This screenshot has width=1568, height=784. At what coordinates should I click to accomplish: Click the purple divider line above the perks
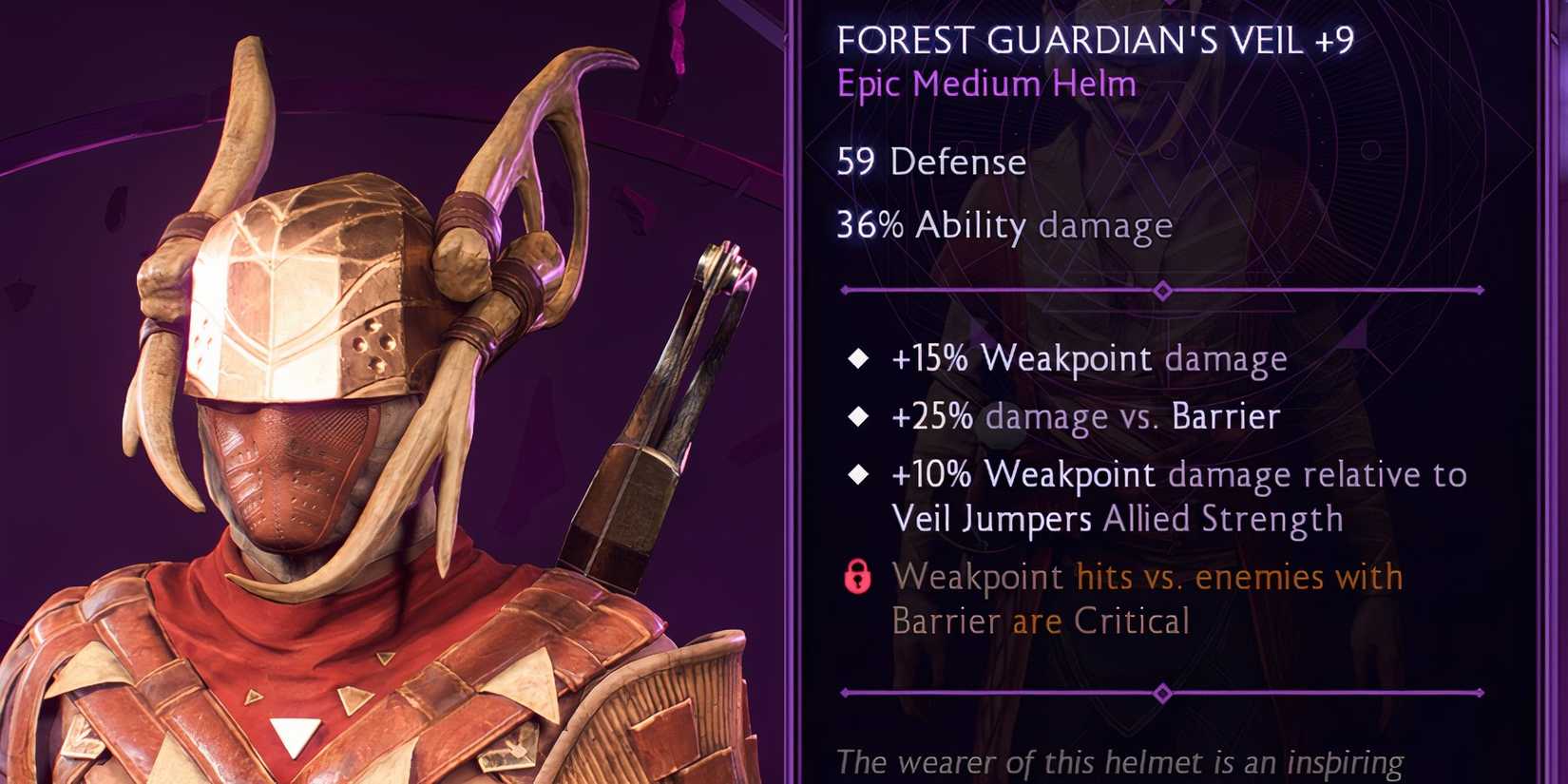click(998, 287)
